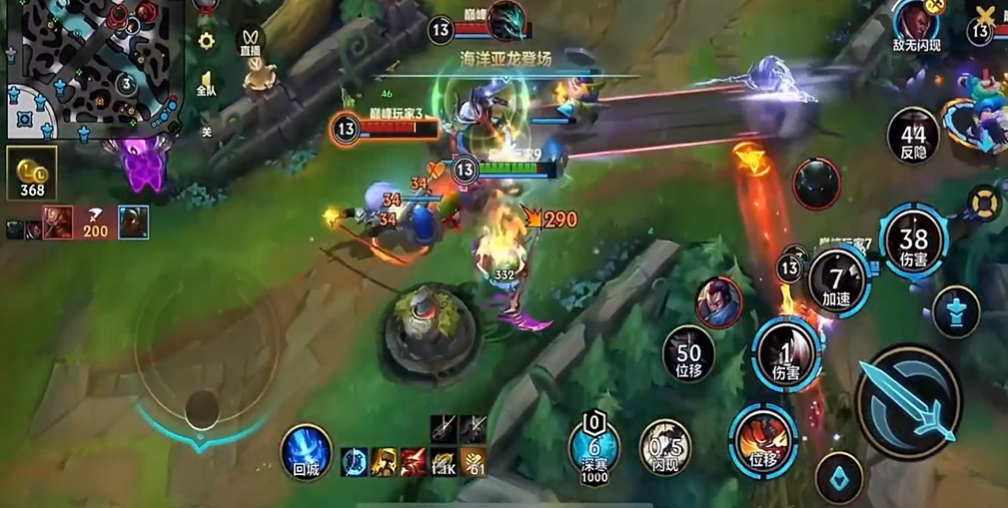This screenshot has width=1008, height=508.
Task: Target the Yasuo enemy portrait button
Action: (x=718, y=300)
